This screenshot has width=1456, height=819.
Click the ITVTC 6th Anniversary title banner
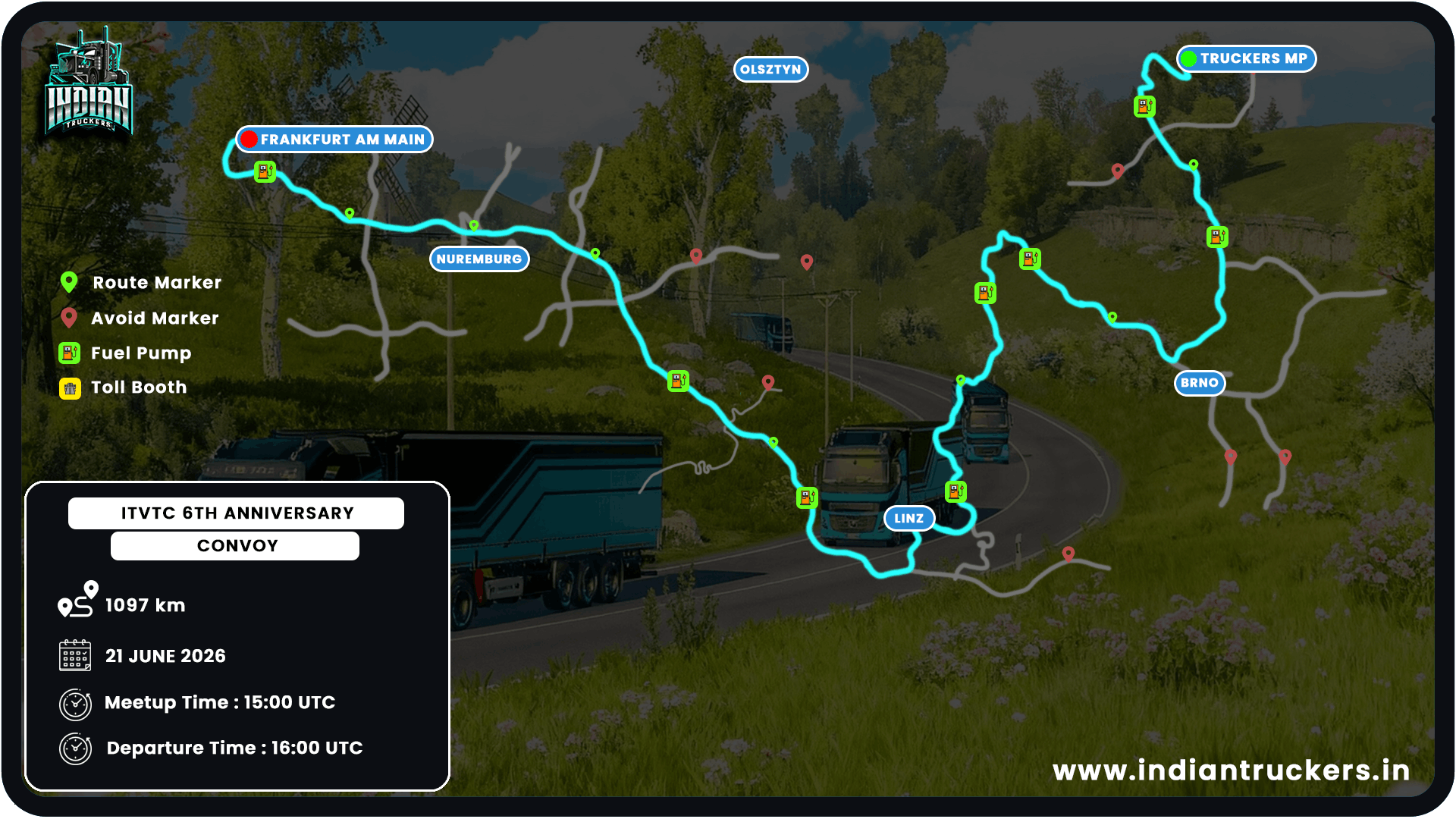(237, 513)
